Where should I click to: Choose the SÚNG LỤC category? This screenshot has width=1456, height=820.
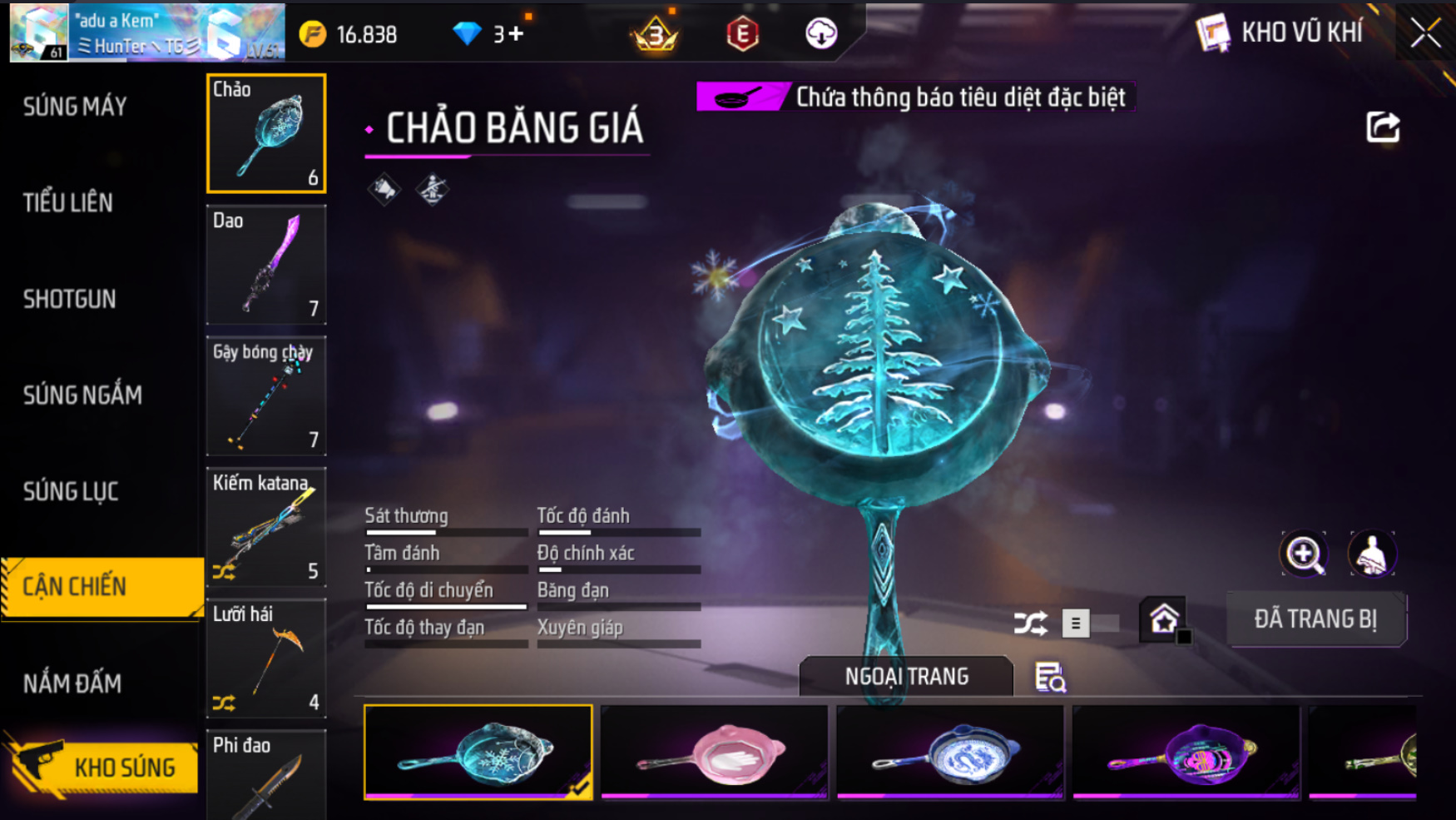(71, 491)
